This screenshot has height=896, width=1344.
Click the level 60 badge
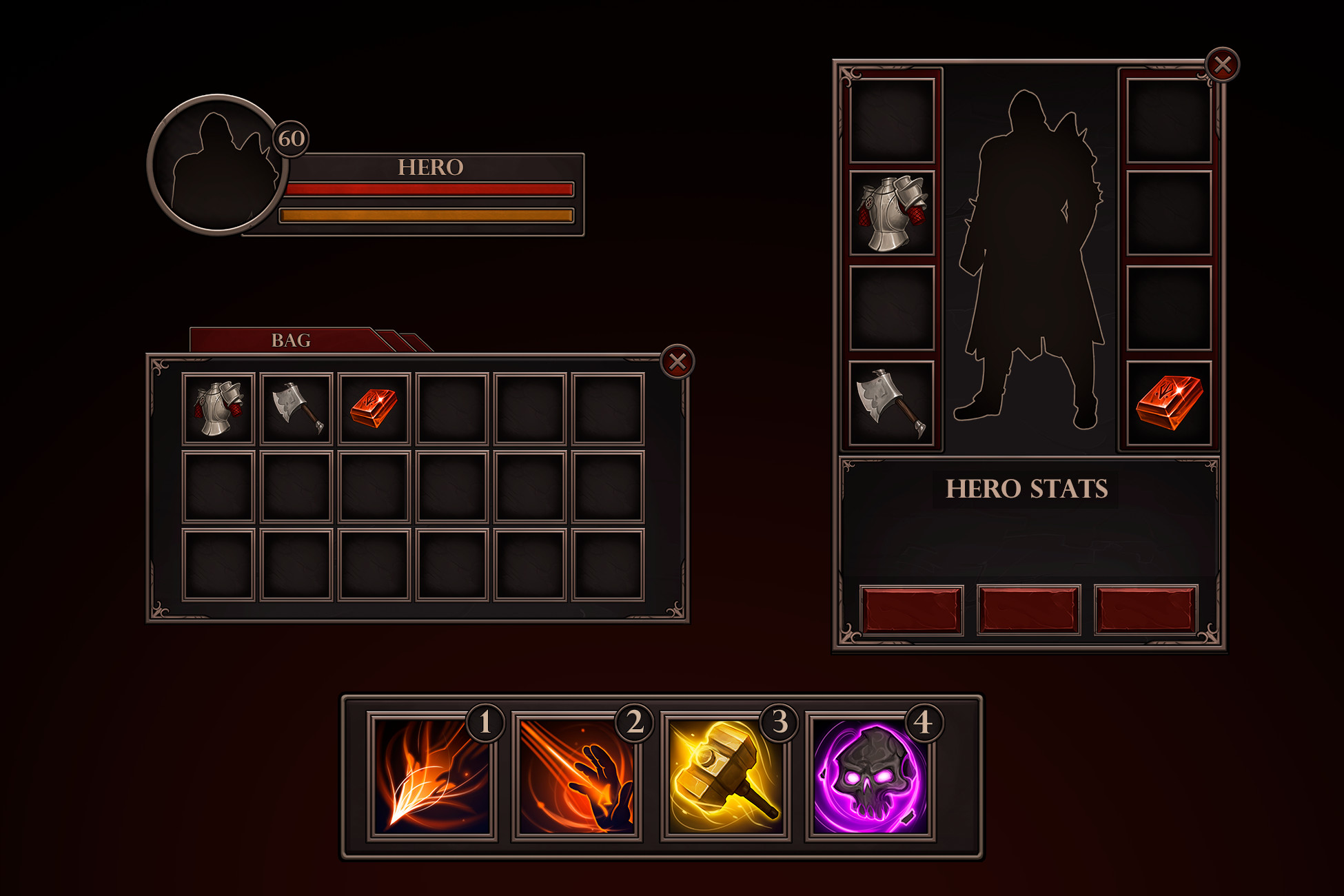(289, 141)
